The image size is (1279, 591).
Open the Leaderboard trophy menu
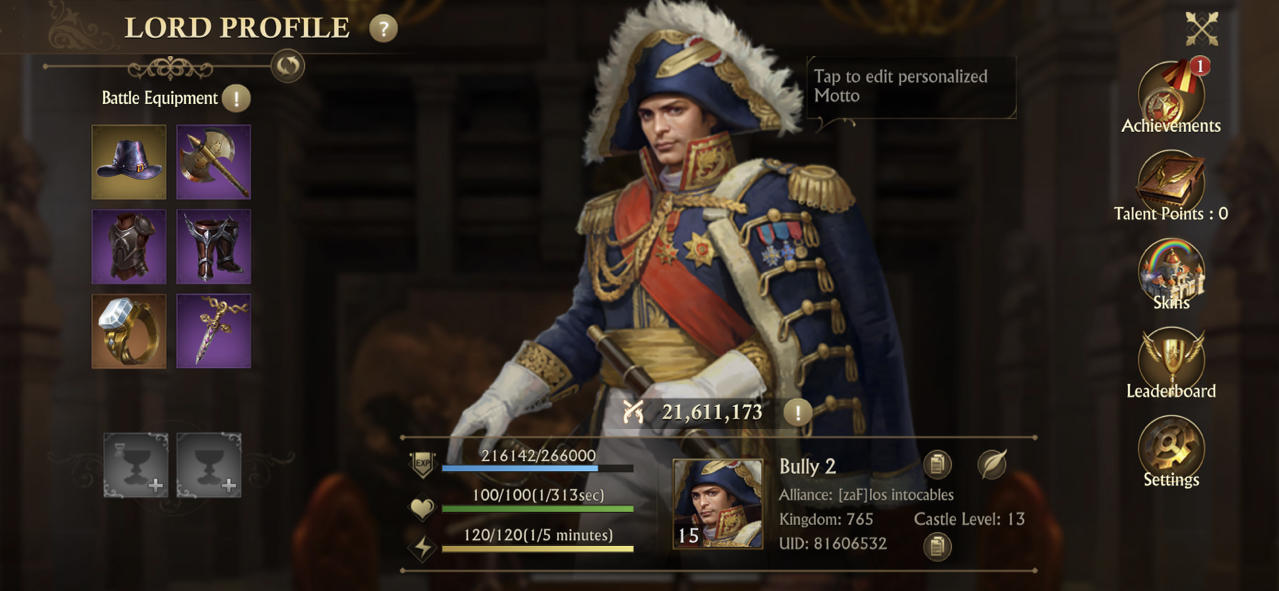pyautogui.click(x=1171, y=362)
